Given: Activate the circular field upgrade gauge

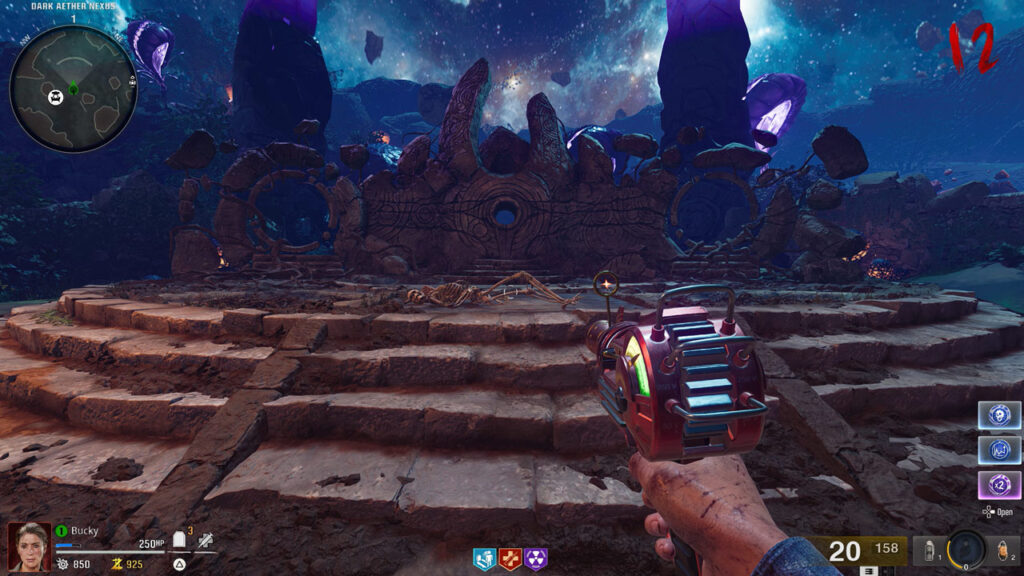Looking at the screenshot, I should tap(966, 549).
